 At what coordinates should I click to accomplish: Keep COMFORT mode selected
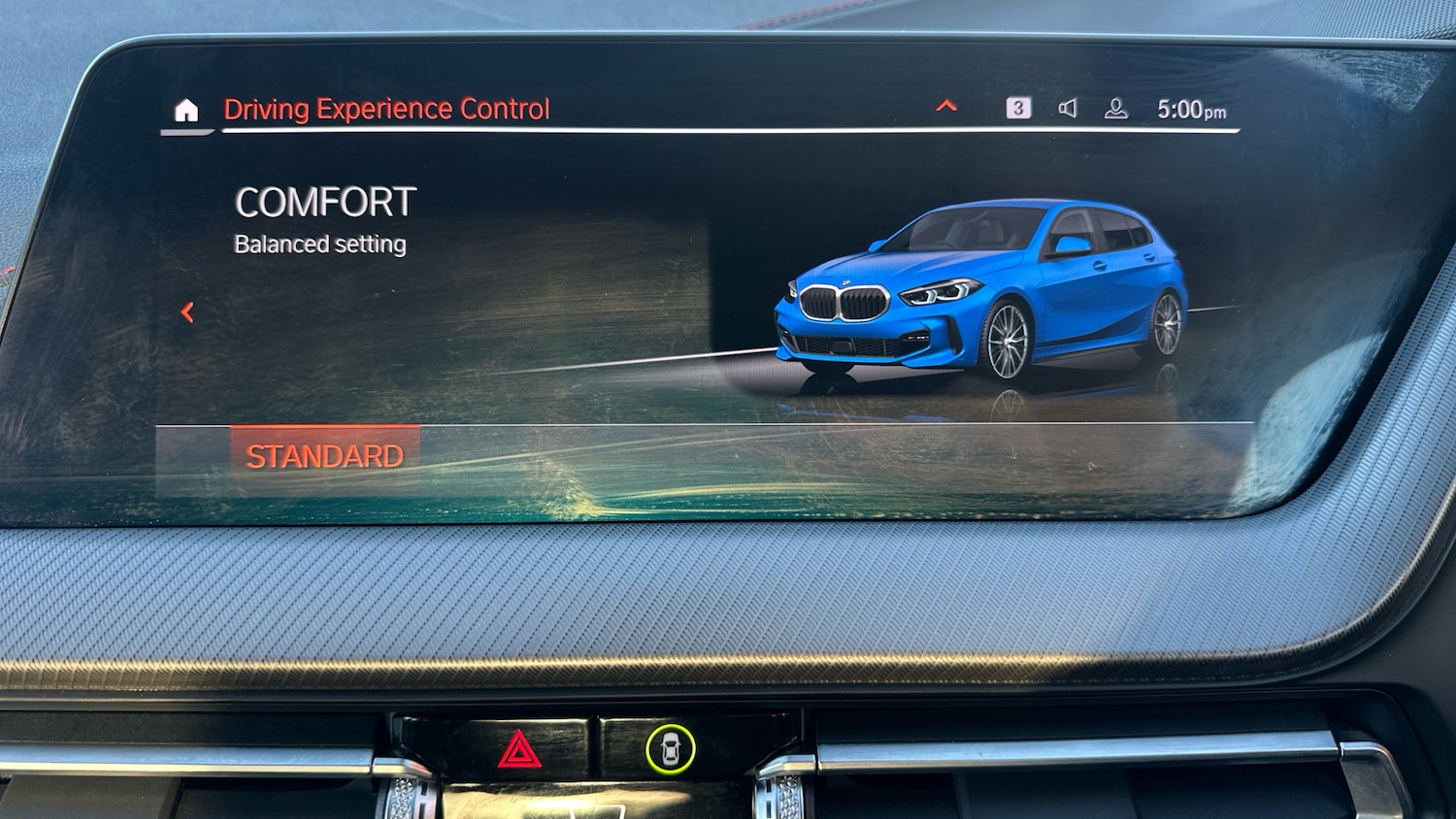[x=325, y=202]
